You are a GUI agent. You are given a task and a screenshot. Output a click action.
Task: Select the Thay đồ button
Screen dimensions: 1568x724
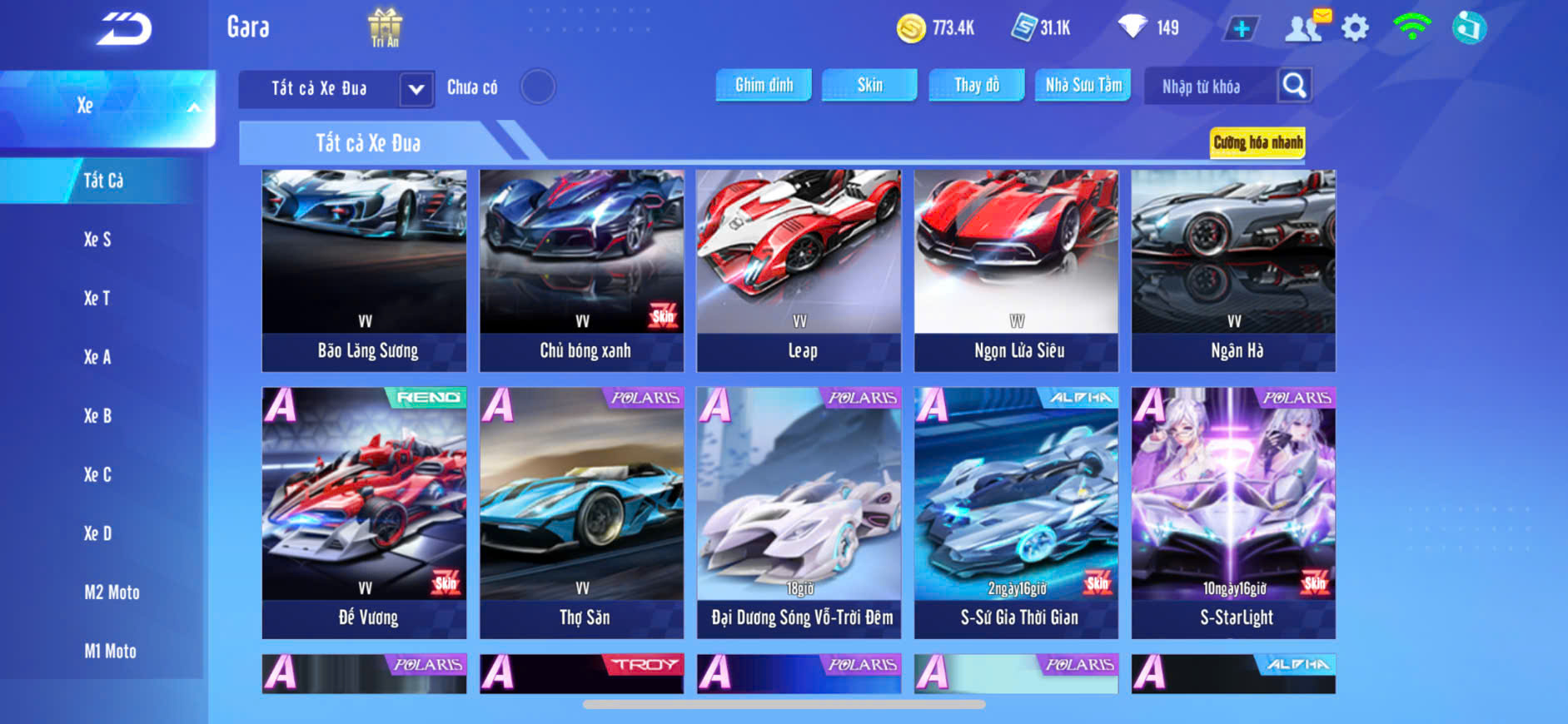point(976,85)
